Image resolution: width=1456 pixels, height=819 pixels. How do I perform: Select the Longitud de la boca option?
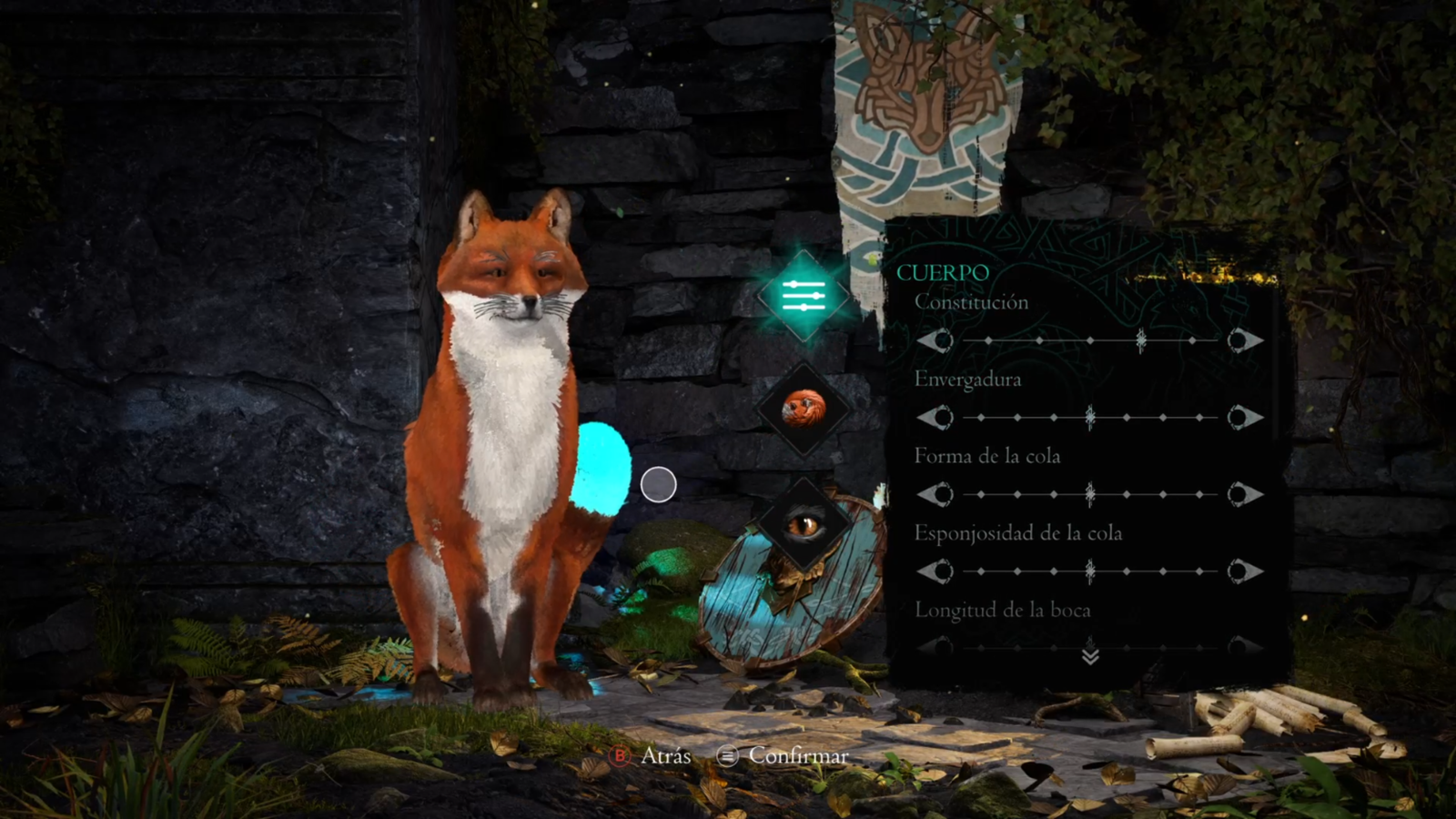coord(1002,611)
